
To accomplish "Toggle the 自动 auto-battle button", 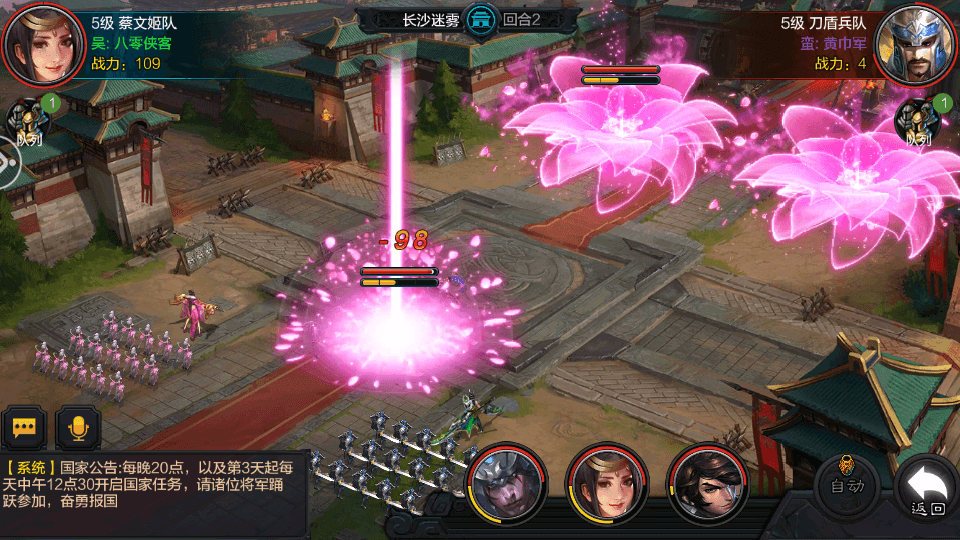I will click(x=846, y=485).
